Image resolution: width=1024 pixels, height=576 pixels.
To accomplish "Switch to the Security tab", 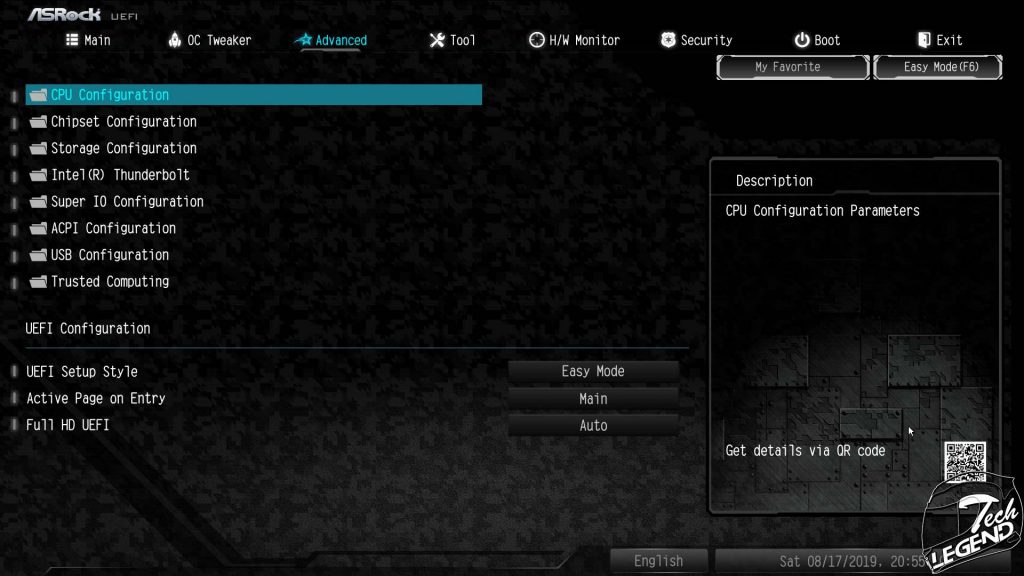I will tap(696, 40).
